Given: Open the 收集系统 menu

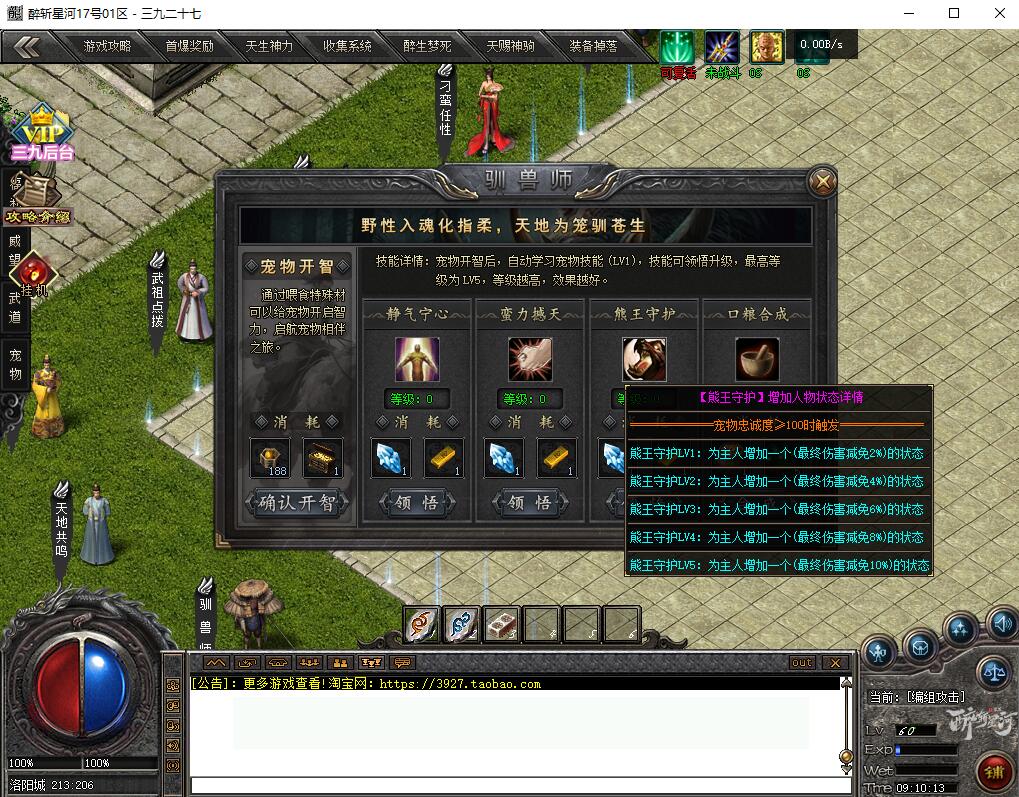Looking at the screenshot, I should pyautogui.click(x=347, y=46).
